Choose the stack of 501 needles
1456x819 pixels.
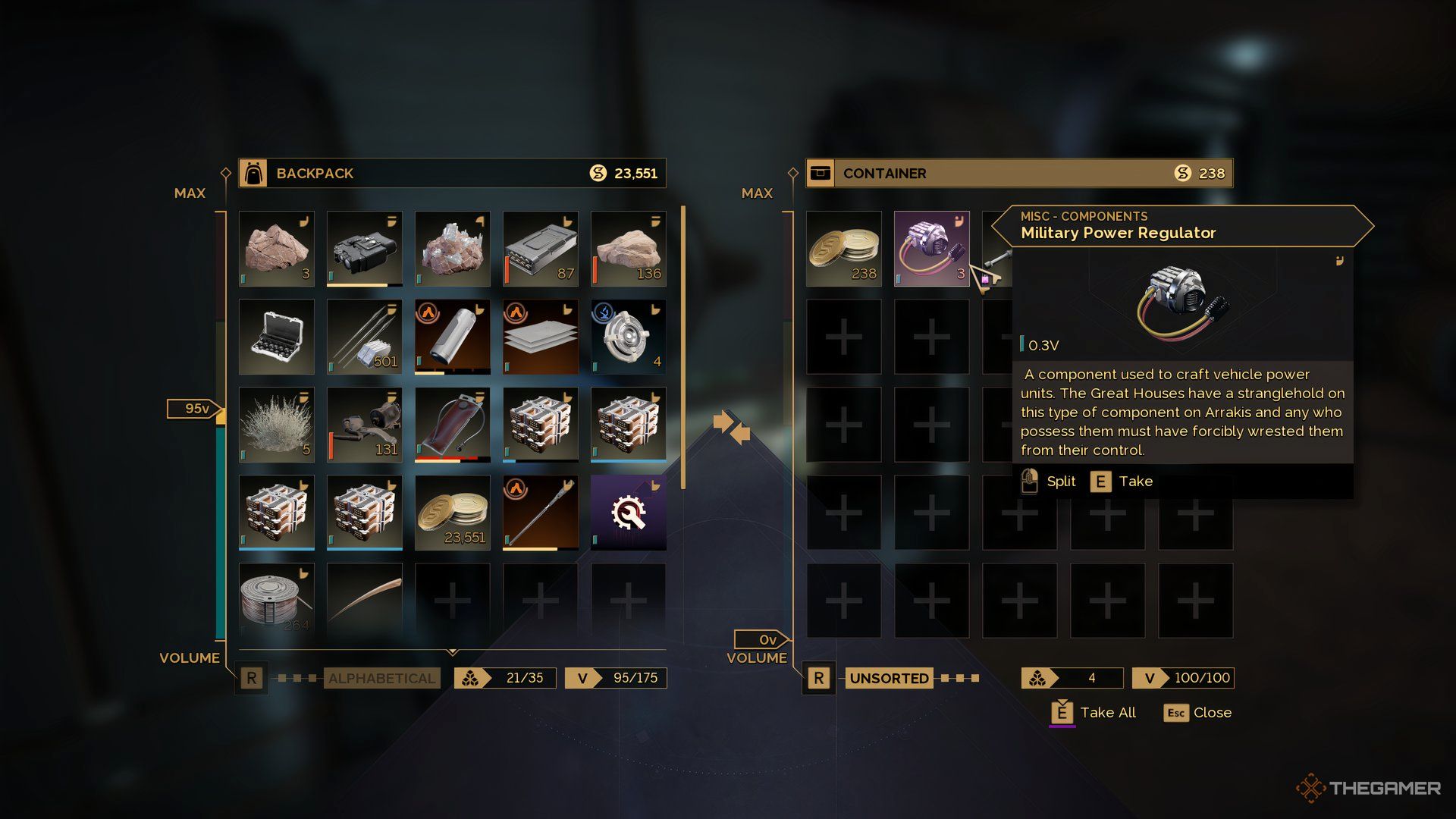pos(364,337)
